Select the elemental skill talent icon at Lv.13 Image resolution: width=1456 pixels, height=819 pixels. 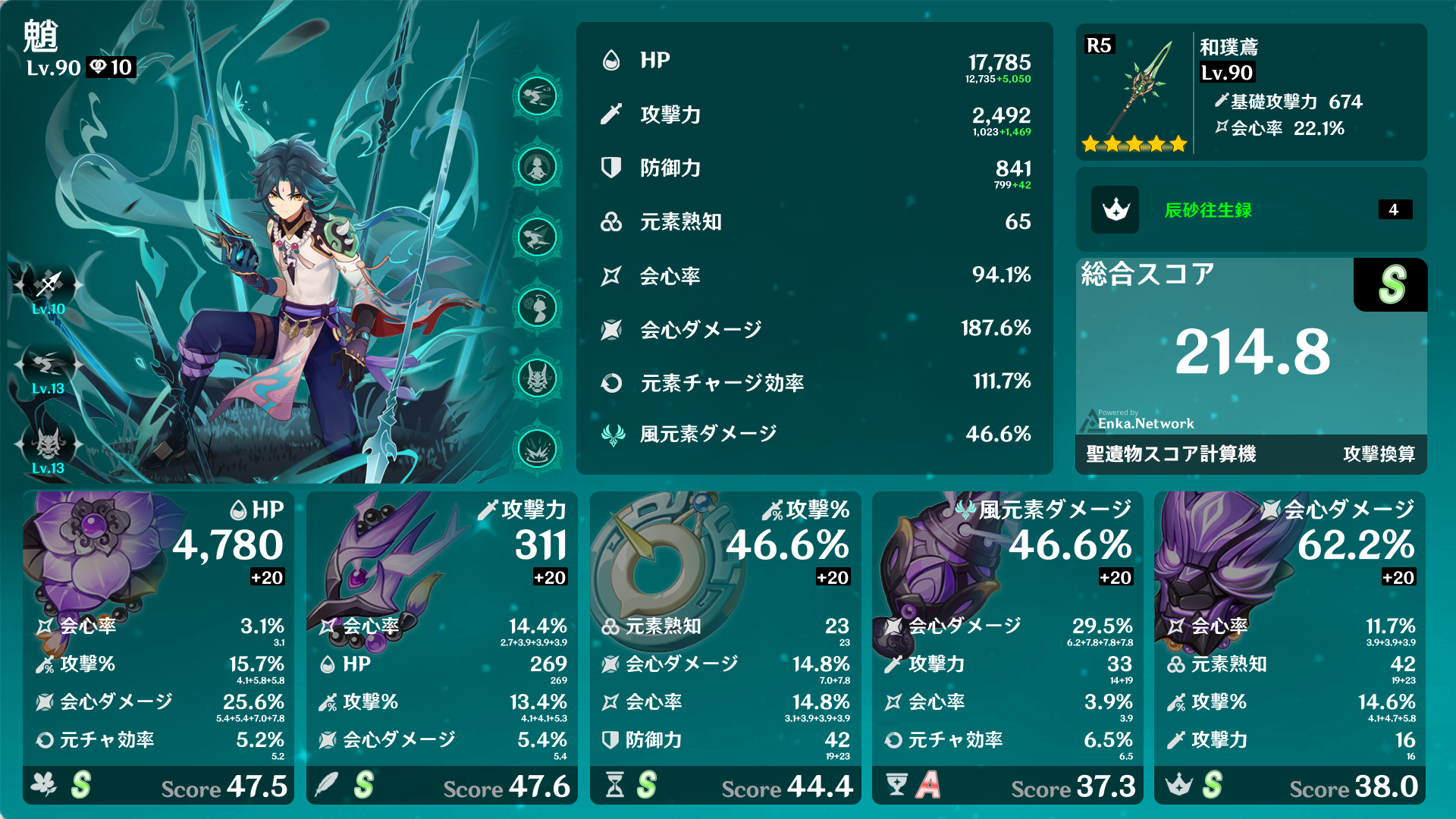click(47, 362)
